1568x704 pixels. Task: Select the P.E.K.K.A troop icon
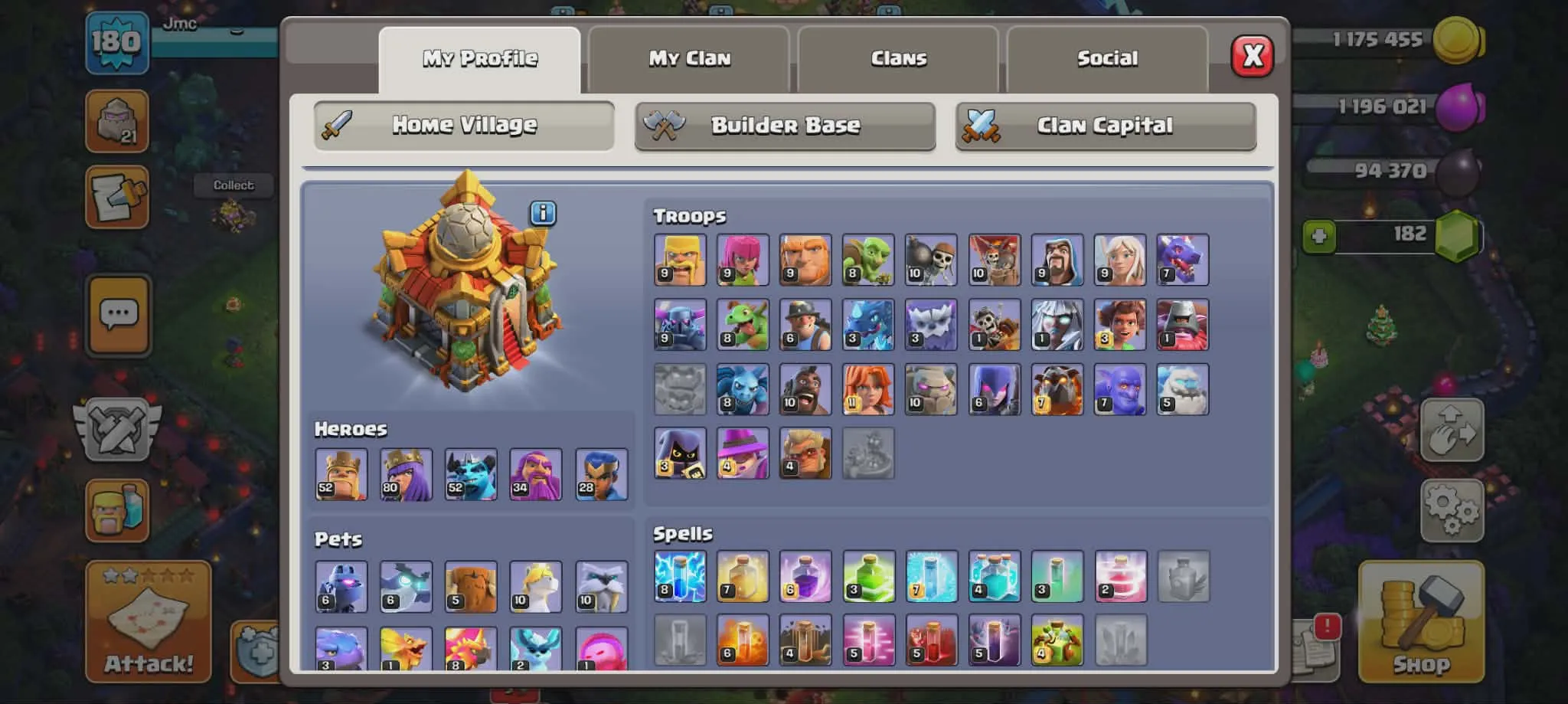680,324
